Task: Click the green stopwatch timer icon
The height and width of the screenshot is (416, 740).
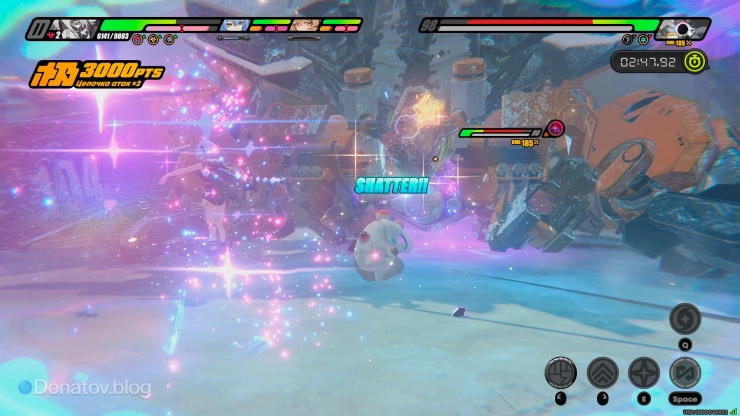Action: click(x=695, y=61)
